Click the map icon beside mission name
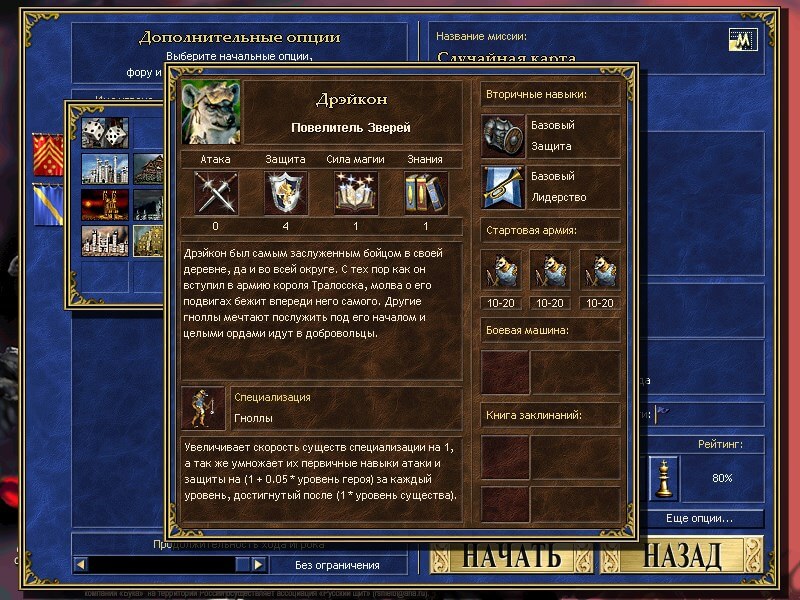 (743, 40)
